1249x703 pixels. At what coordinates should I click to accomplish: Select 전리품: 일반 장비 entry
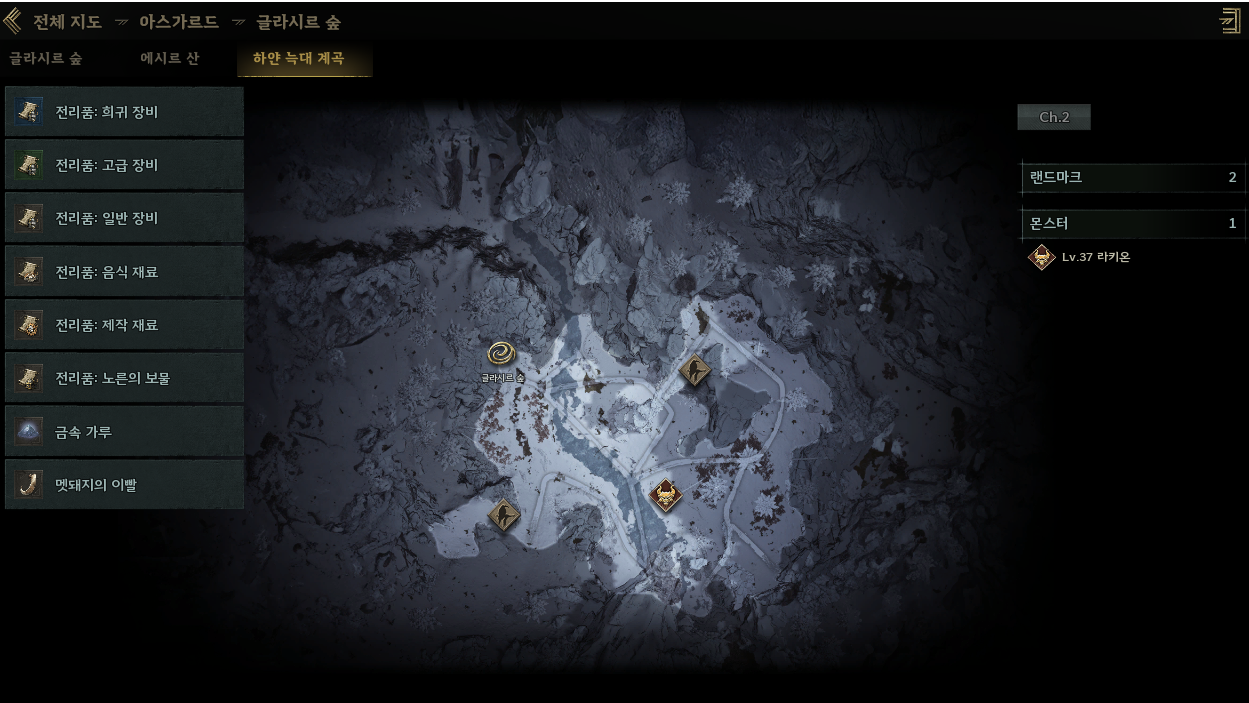[125, 218]
